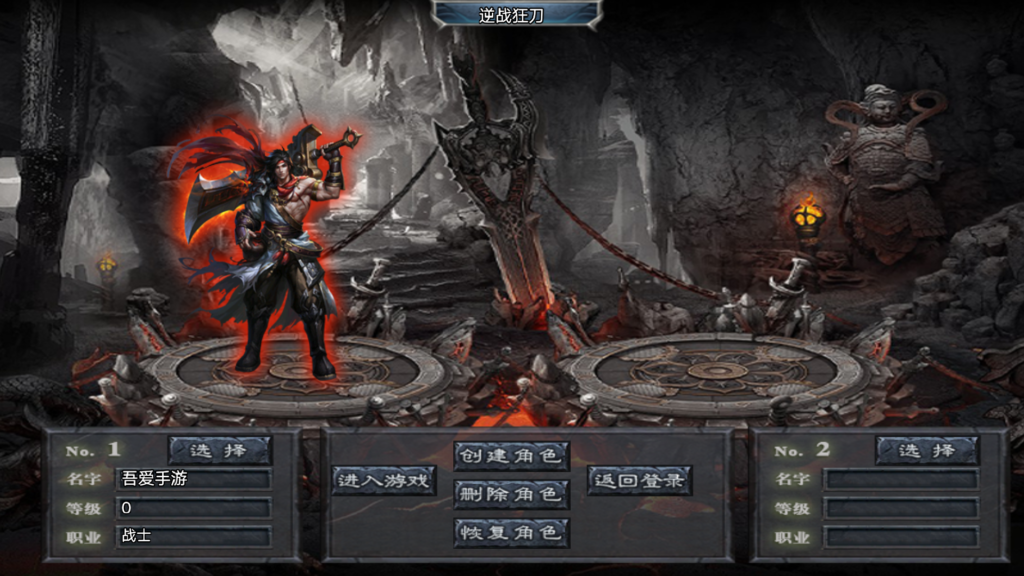Click the 选择 button for slot No. 2
Image resolution: width=1024 pixels, height=576 pixels.
pyautogui.click(x=927, y=451)
